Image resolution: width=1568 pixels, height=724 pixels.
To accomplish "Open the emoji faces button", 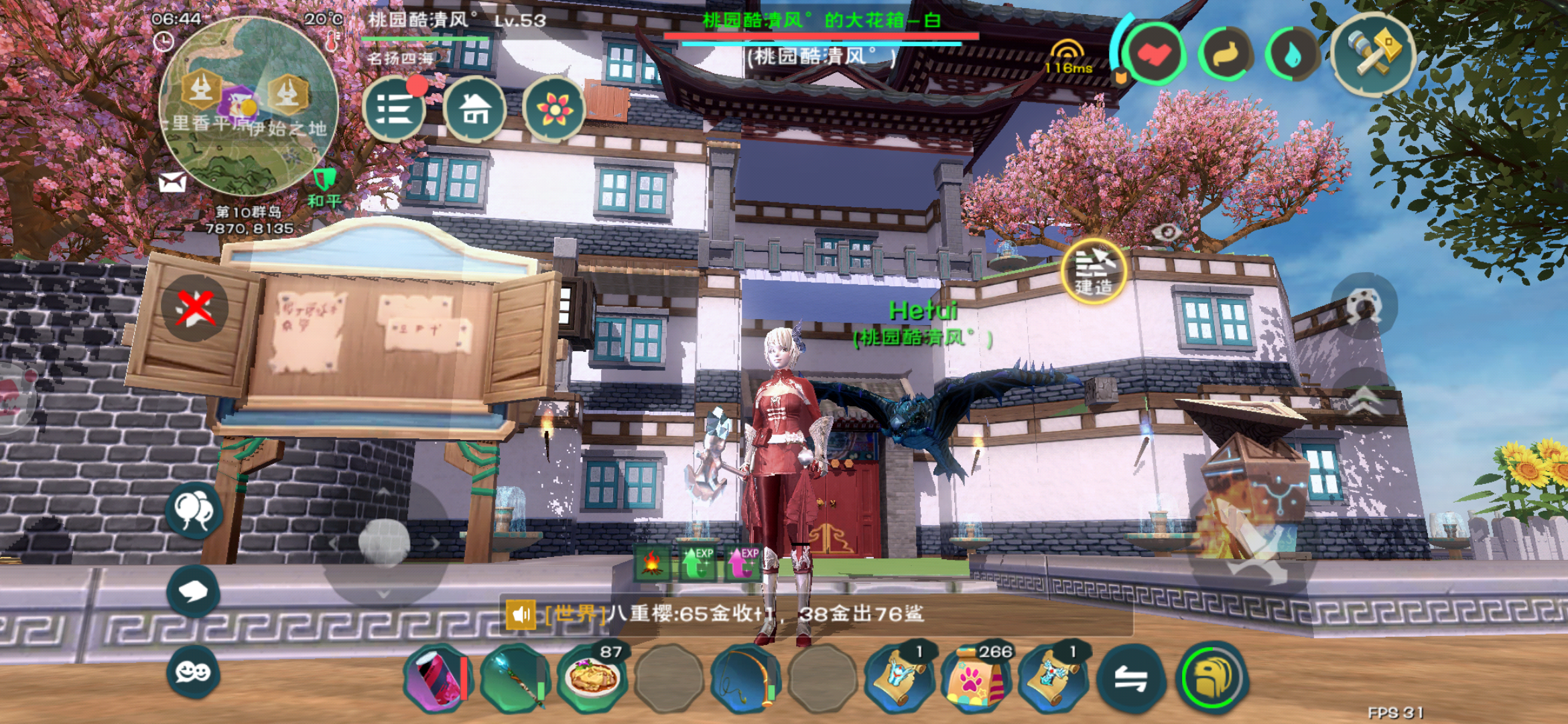I will [x=193, y=672].
